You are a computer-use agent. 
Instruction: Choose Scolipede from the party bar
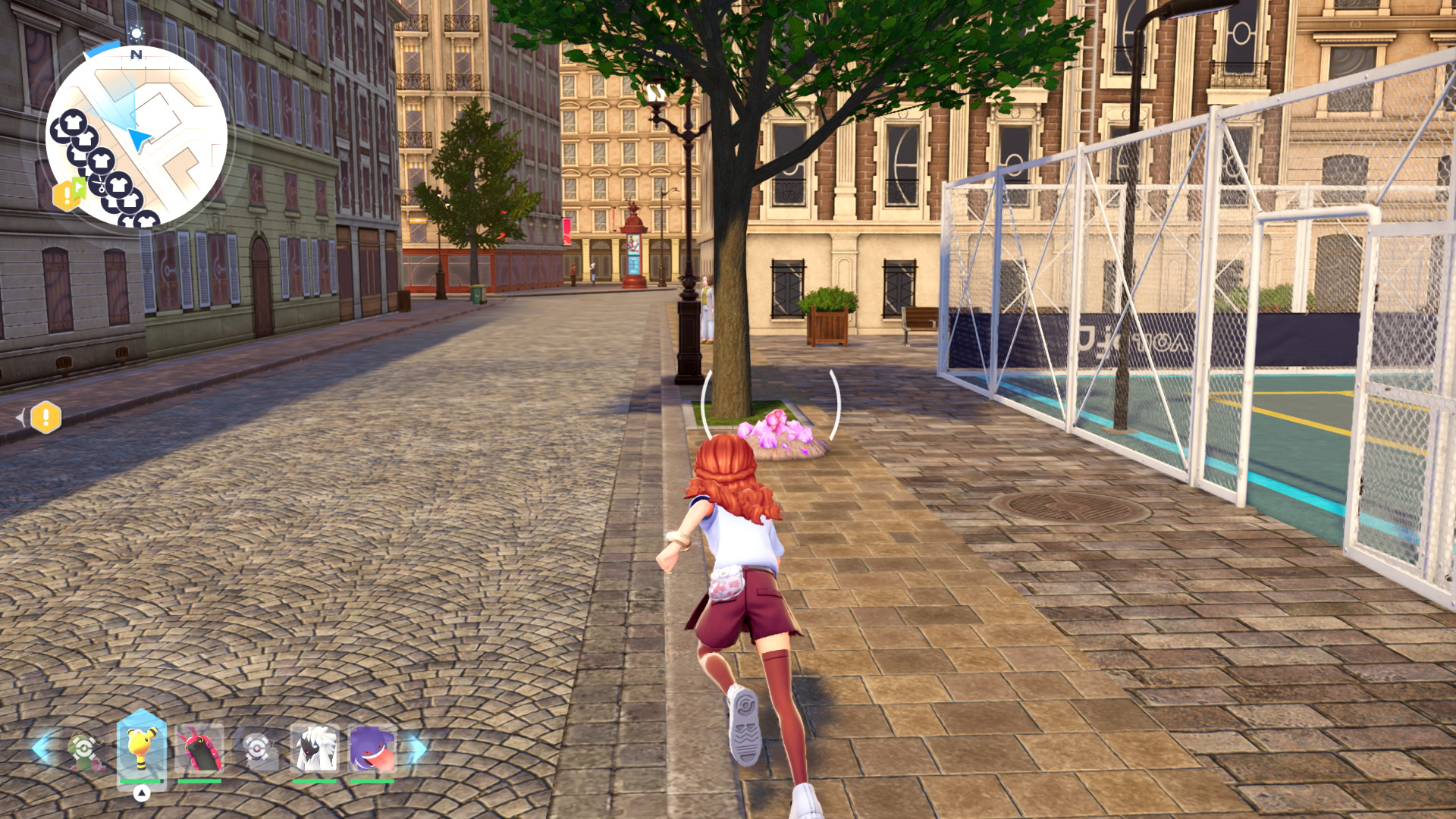click(x=199, y=749)
